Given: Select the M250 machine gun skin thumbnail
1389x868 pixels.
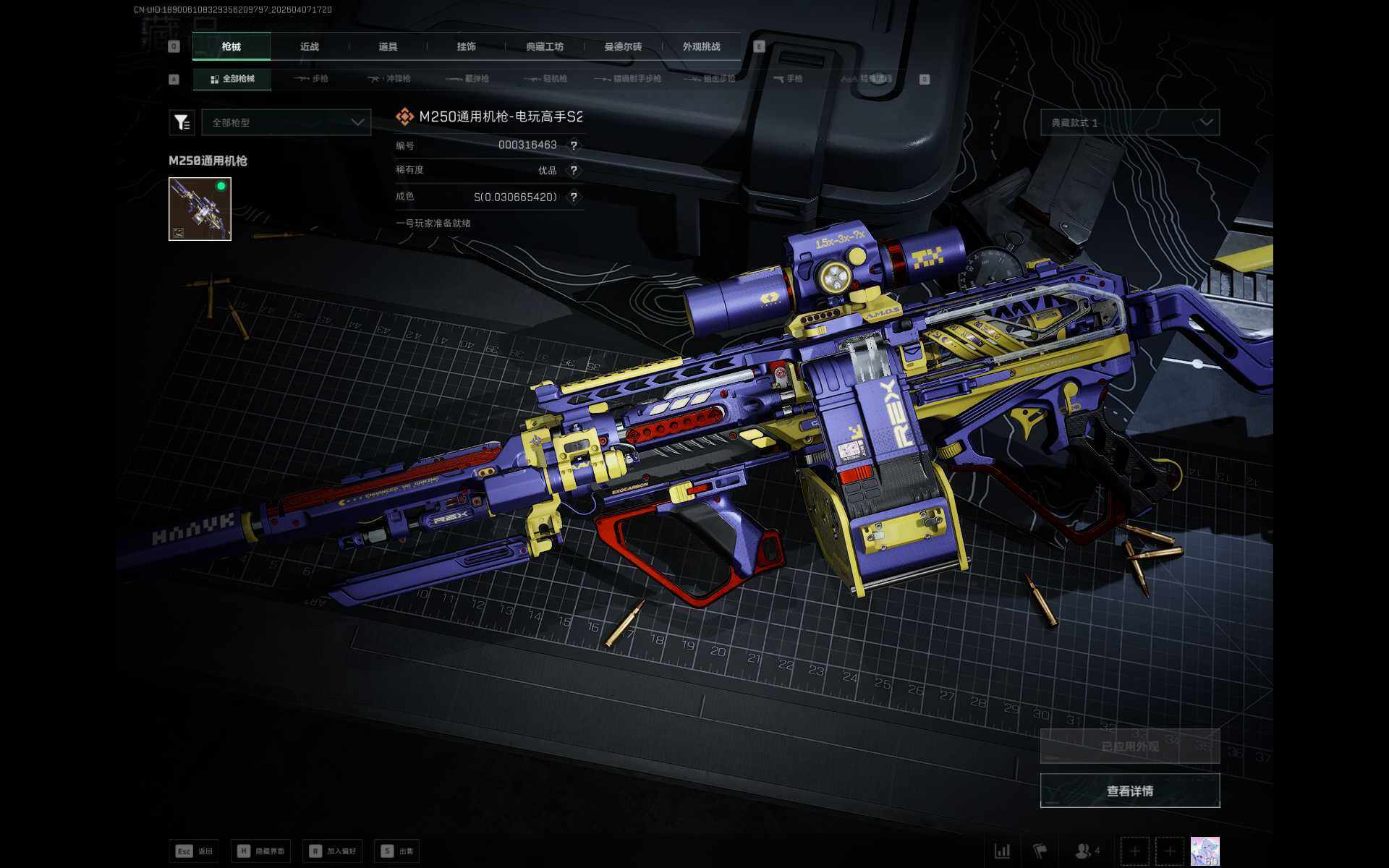Looking at the screenshot, I should [x=200, y=209].
